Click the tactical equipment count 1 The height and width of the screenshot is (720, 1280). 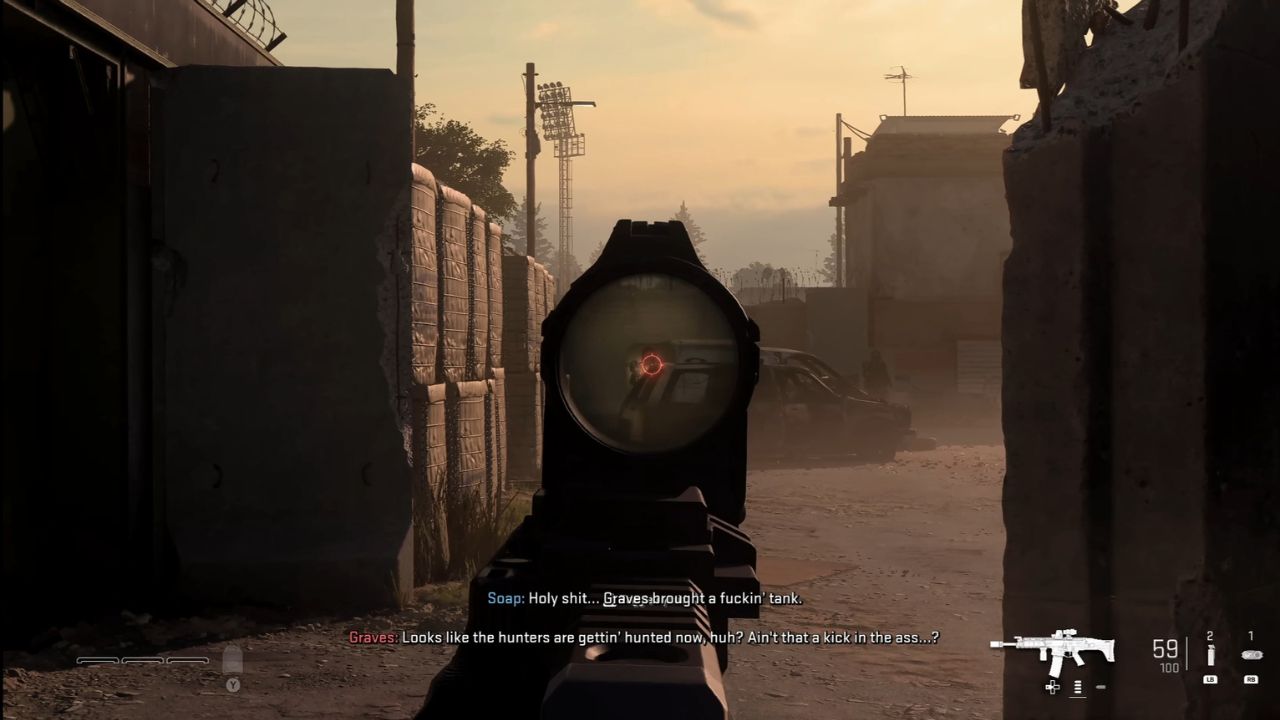click(x=1251, y=635)
